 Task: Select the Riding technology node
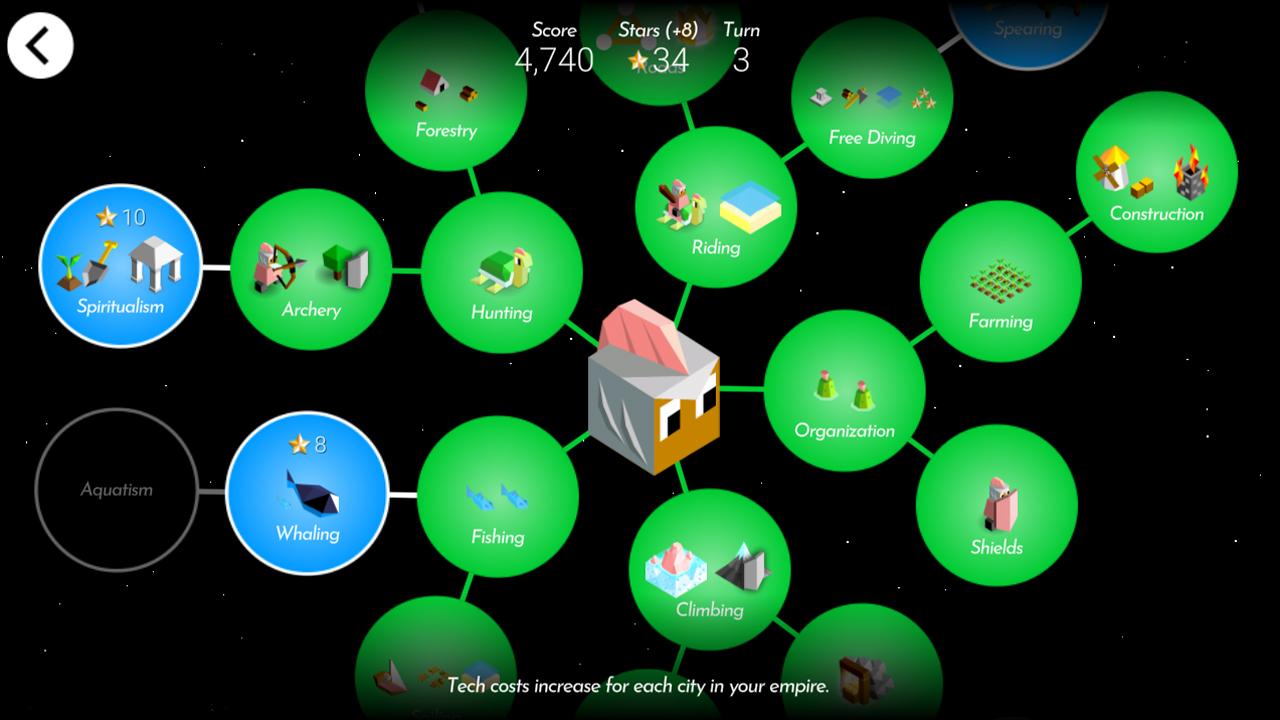[x=716, y=207]
